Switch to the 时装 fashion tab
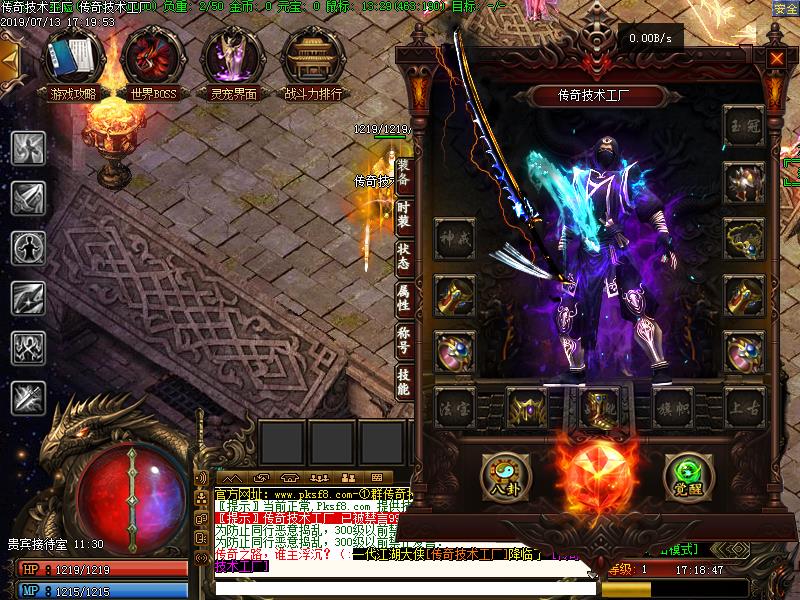This screenshot has width=800, height=600. pyautogui.click(x=403, y=212)
